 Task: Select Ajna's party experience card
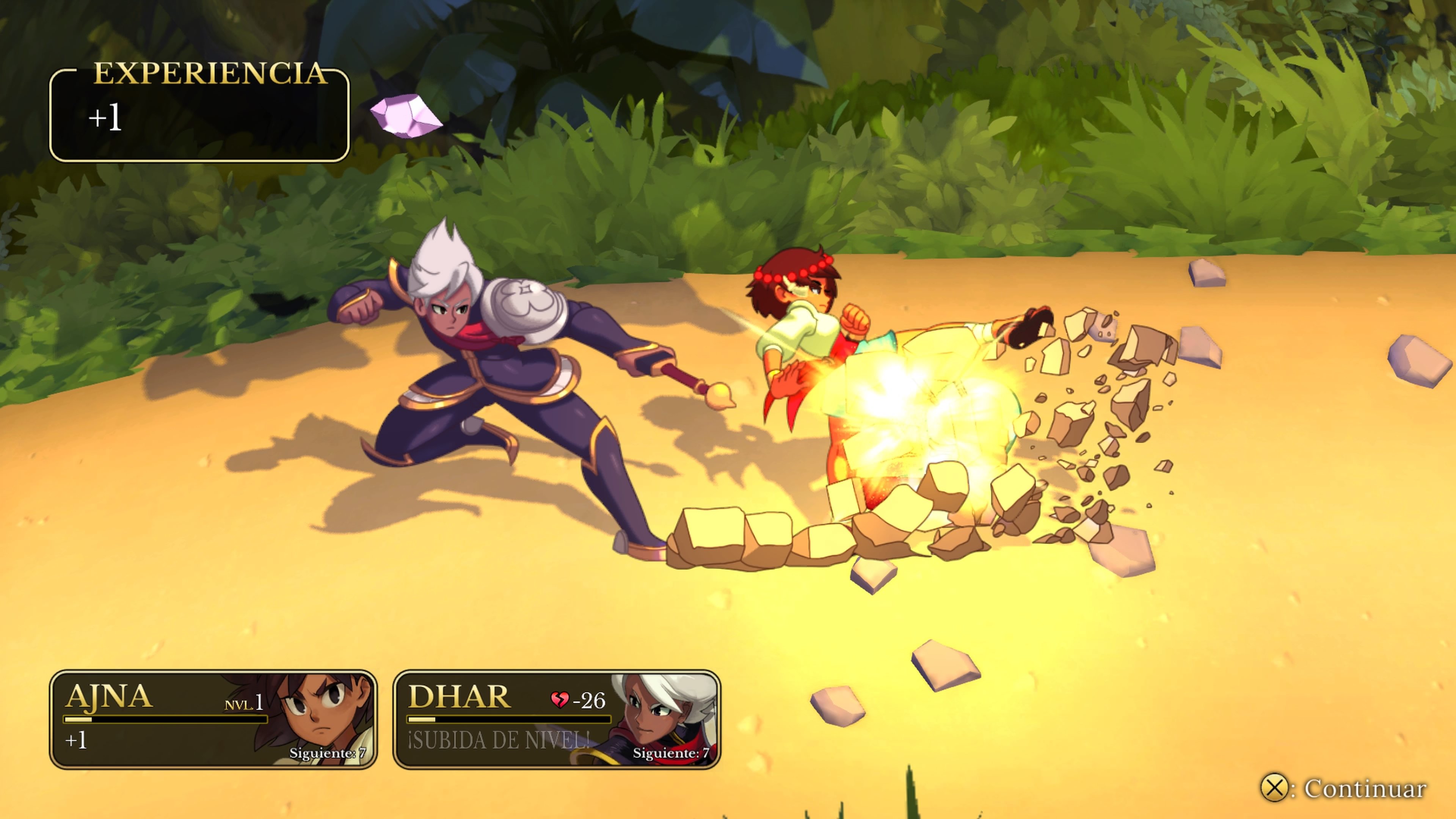click(x=213, y=719)
